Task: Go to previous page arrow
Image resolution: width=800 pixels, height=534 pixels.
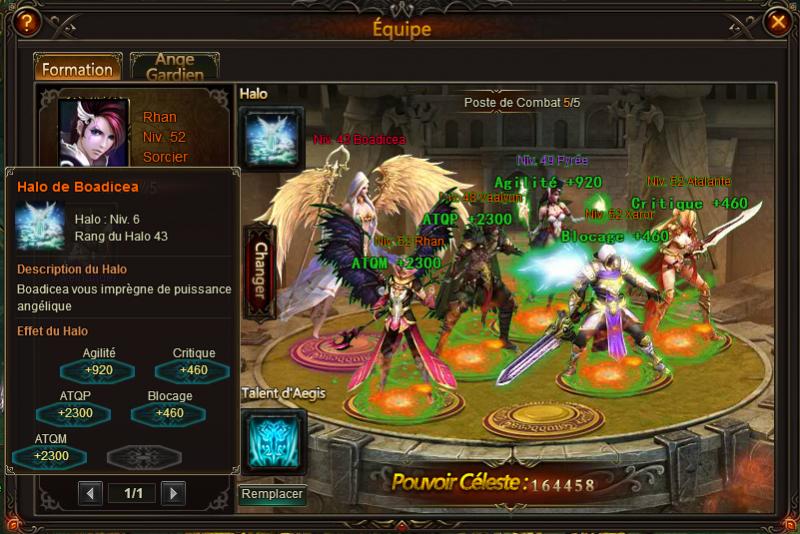Action: coord(91,493)
